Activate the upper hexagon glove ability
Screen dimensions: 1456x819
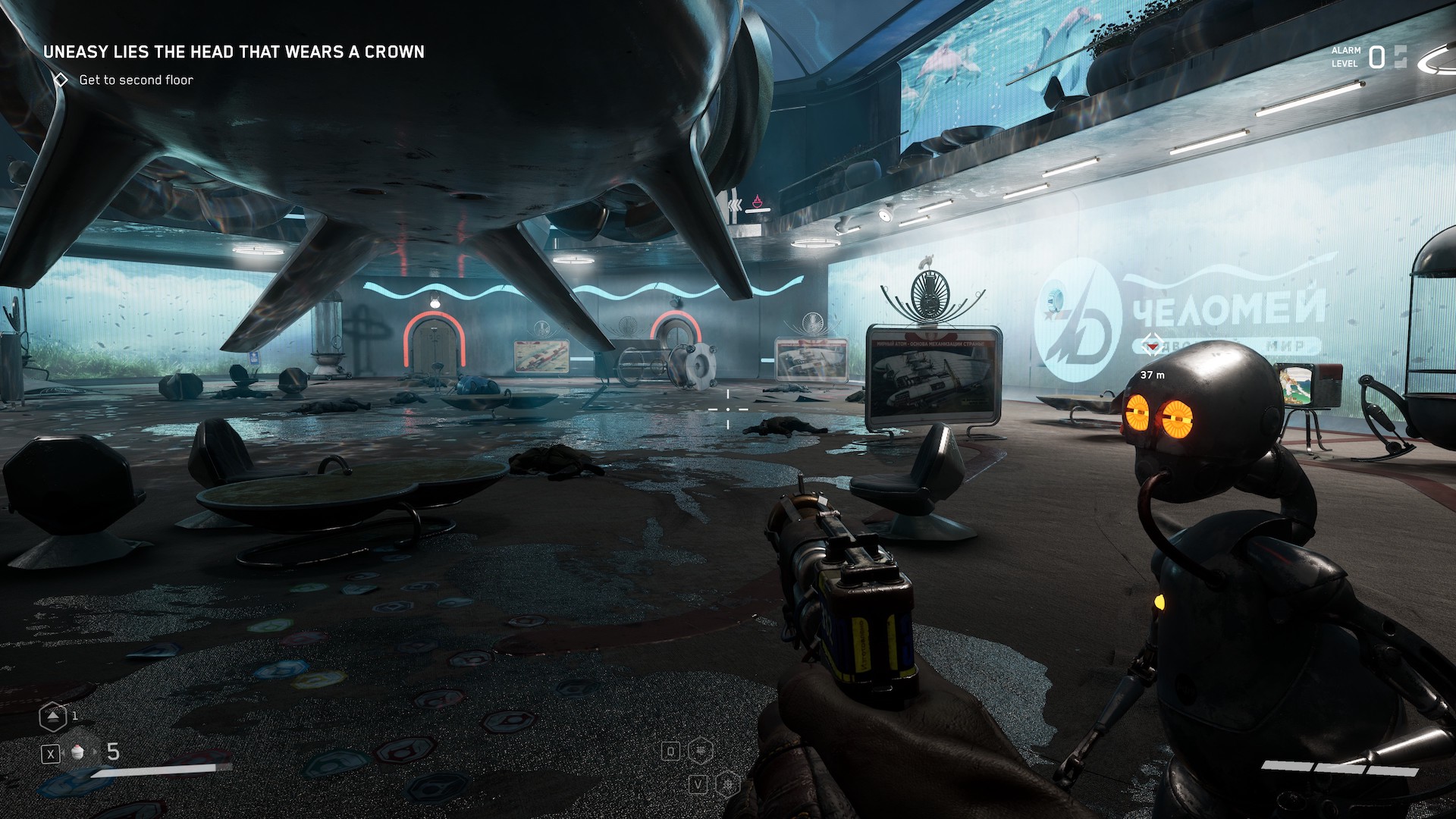701,751
